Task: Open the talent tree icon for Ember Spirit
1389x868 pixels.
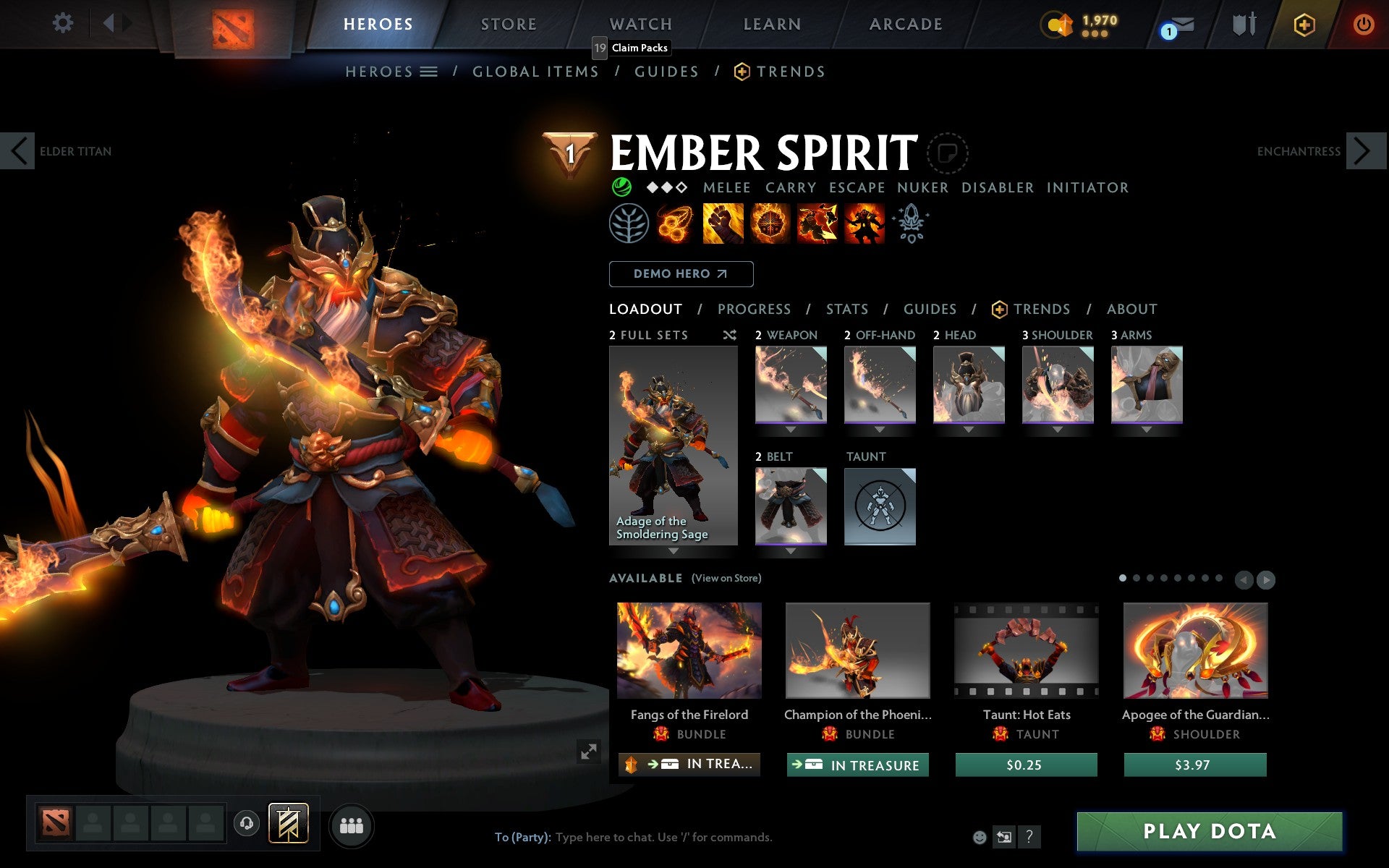Action: pos(629,223)
